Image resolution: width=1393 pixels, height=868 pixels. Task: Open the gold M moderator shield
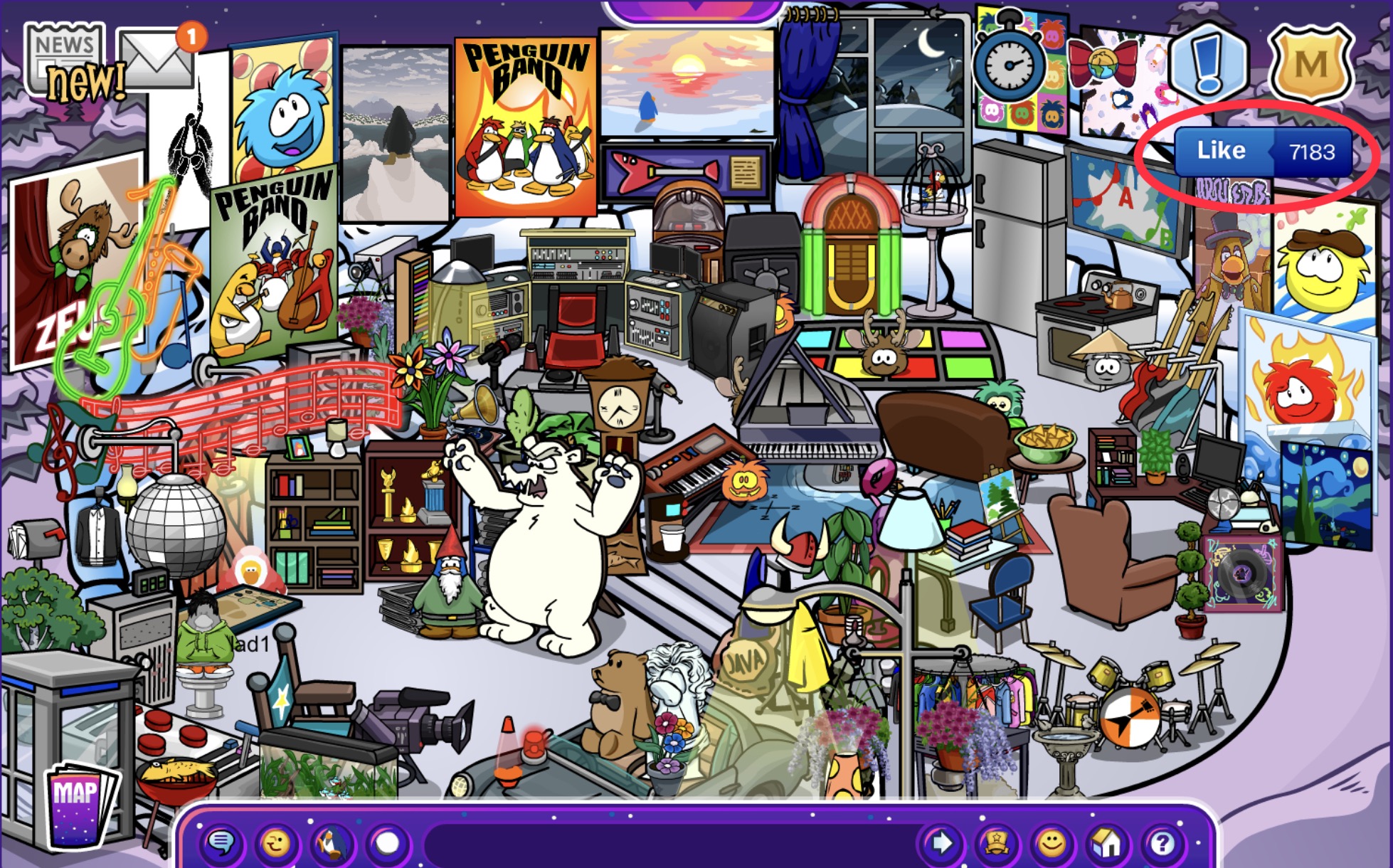1310,64
